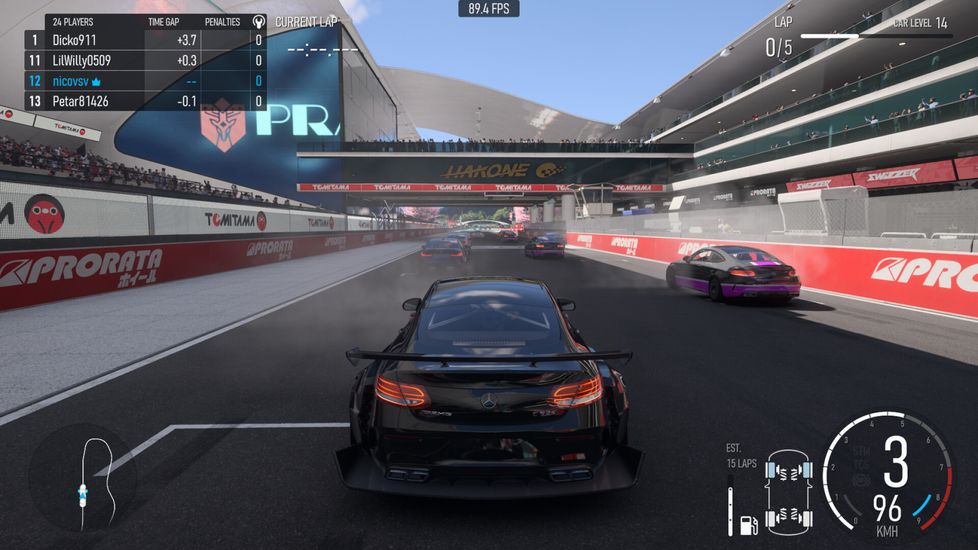Pick Petar81426 from the standings list
Viewport: 978px width, 550px height.
pyautogui.click(x=80, y=101)
